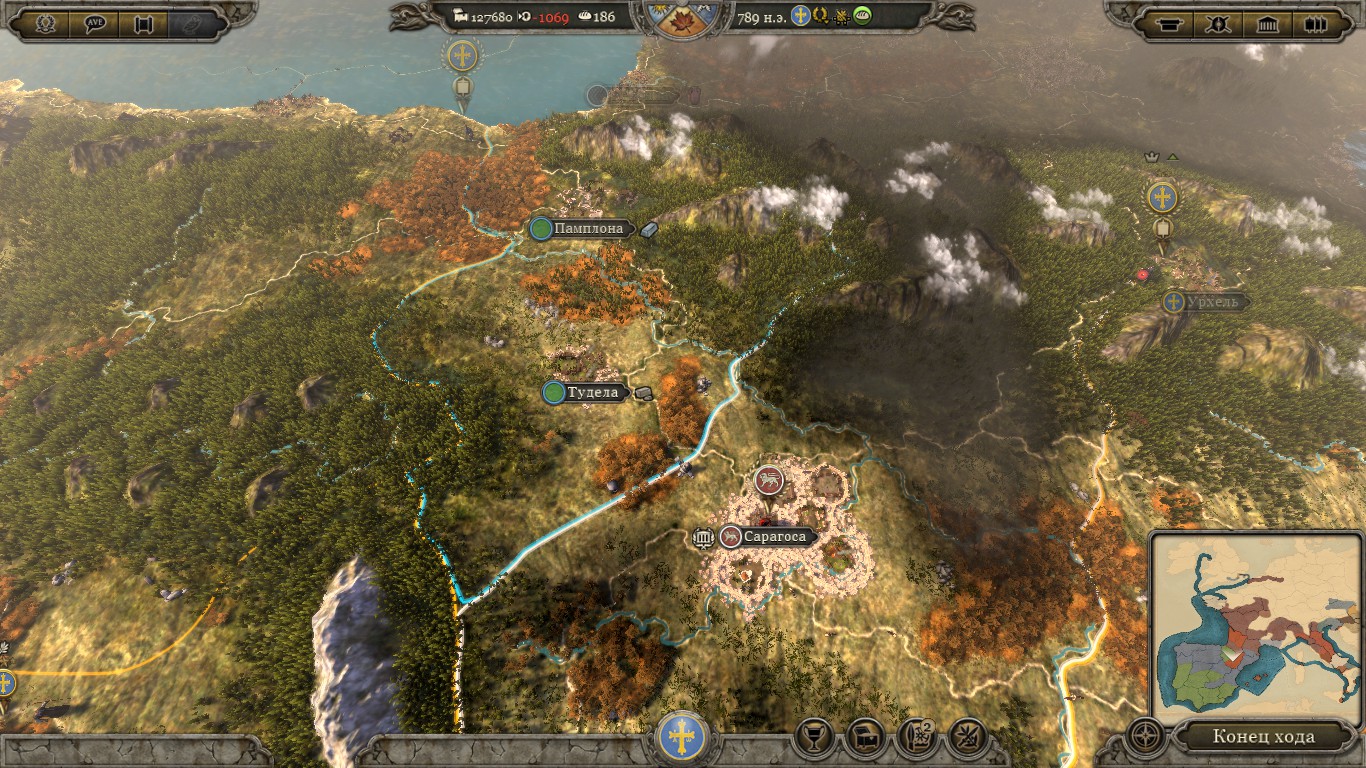Click the compass button beside the minimap
The height and width of the screenshot is (768, 1366).
pos(1146,737)
